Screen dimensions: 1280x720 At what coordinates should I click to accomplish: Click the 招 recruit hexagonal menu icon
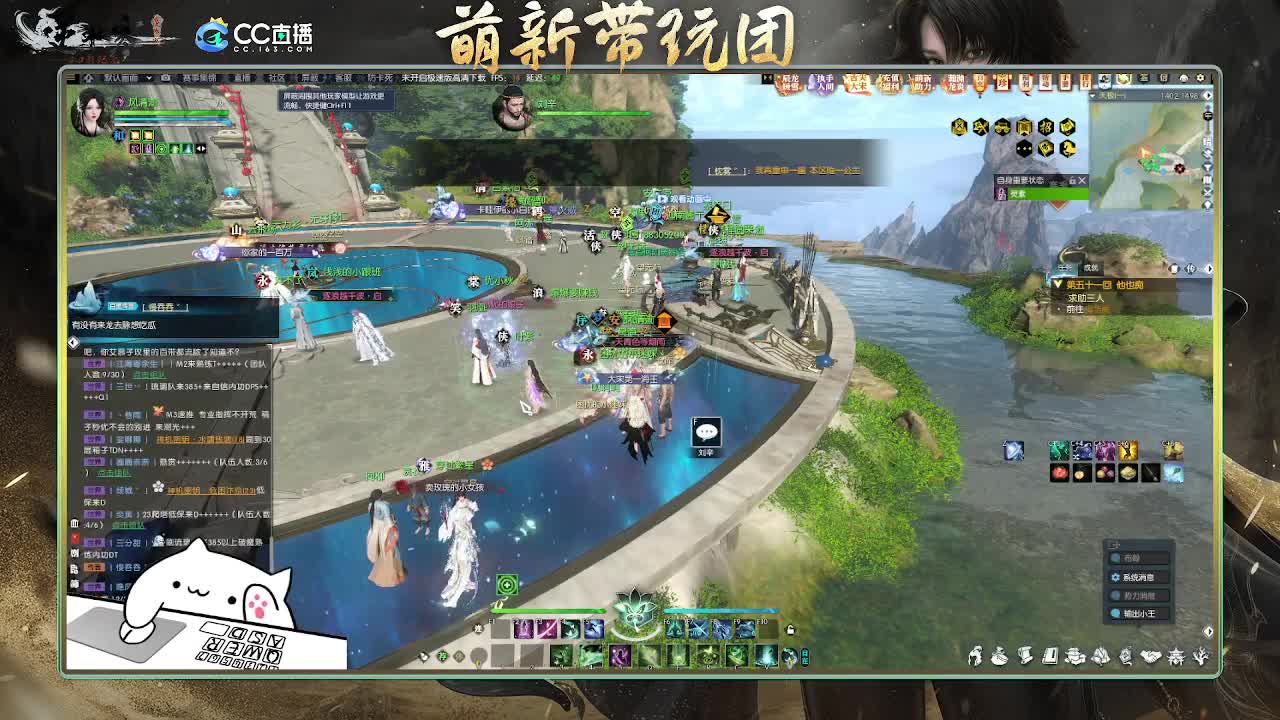click(1046, 127)
